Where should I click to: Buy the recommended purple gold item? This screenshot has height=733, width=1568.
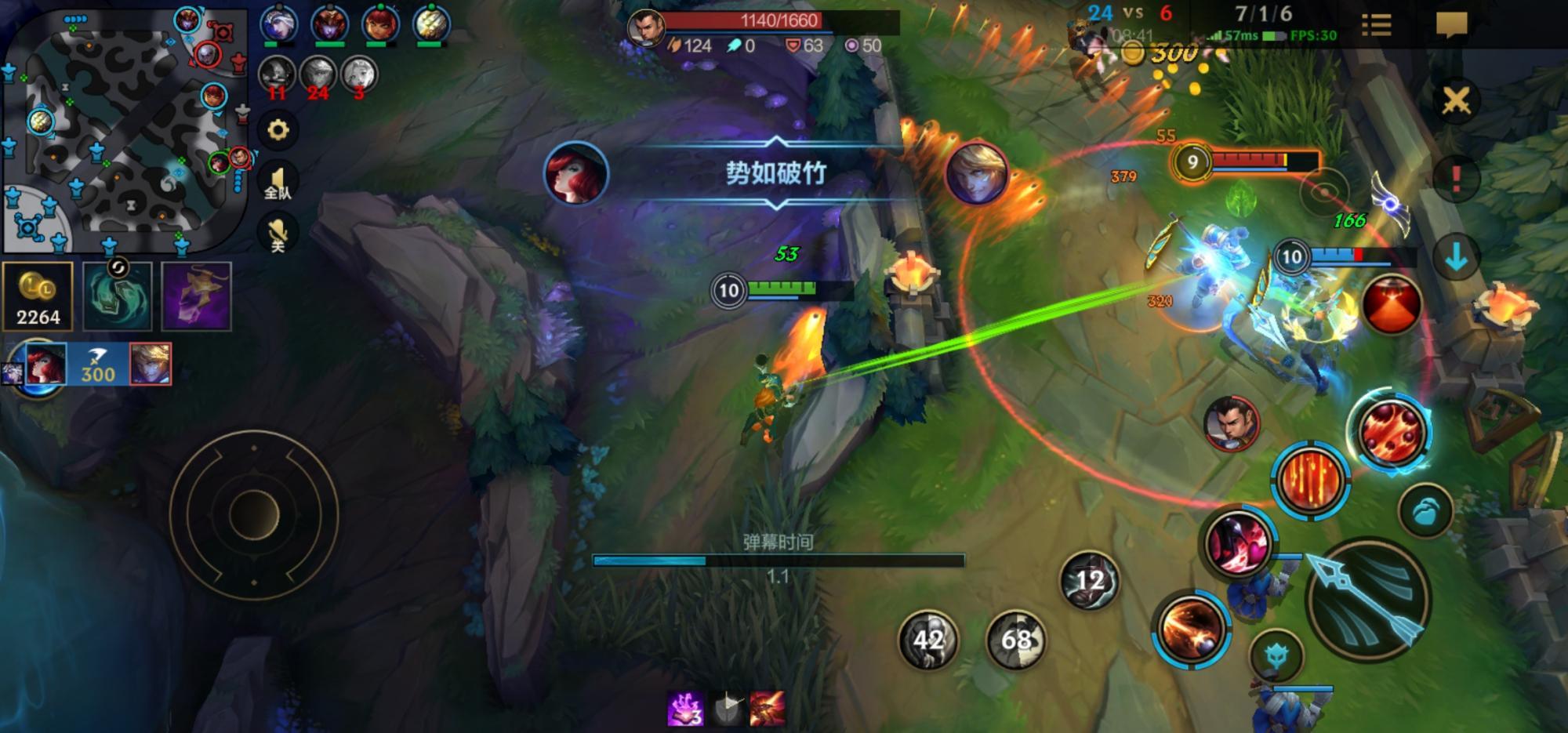coord(196,296)
